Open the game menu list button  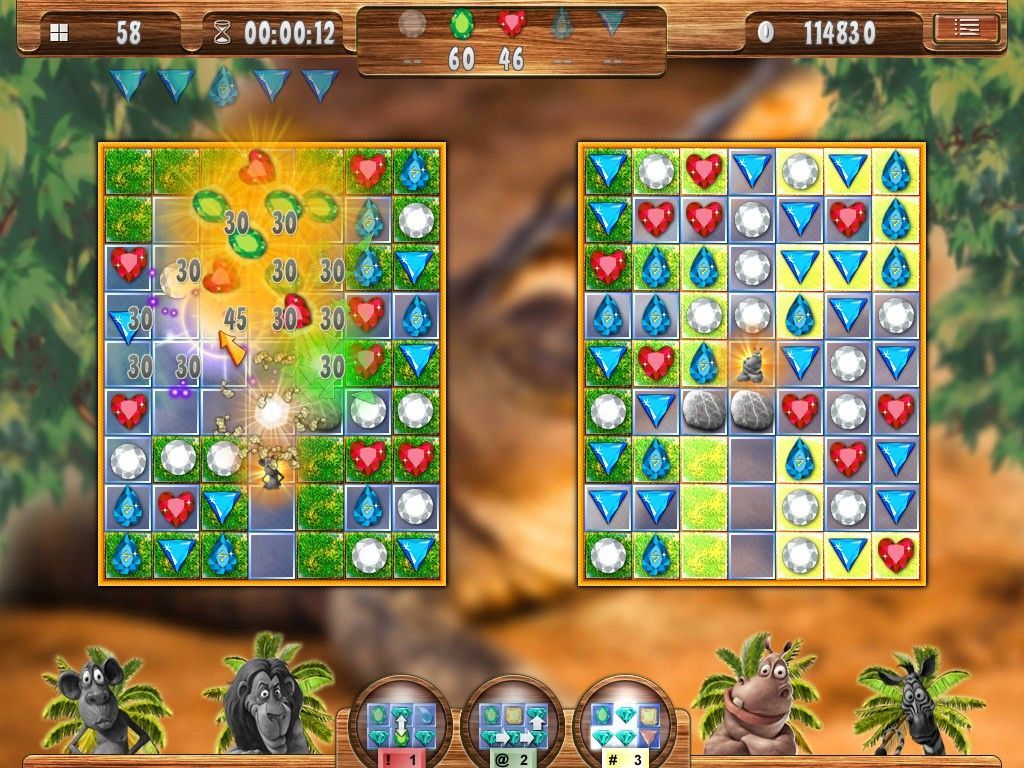(x=966, y=28)
